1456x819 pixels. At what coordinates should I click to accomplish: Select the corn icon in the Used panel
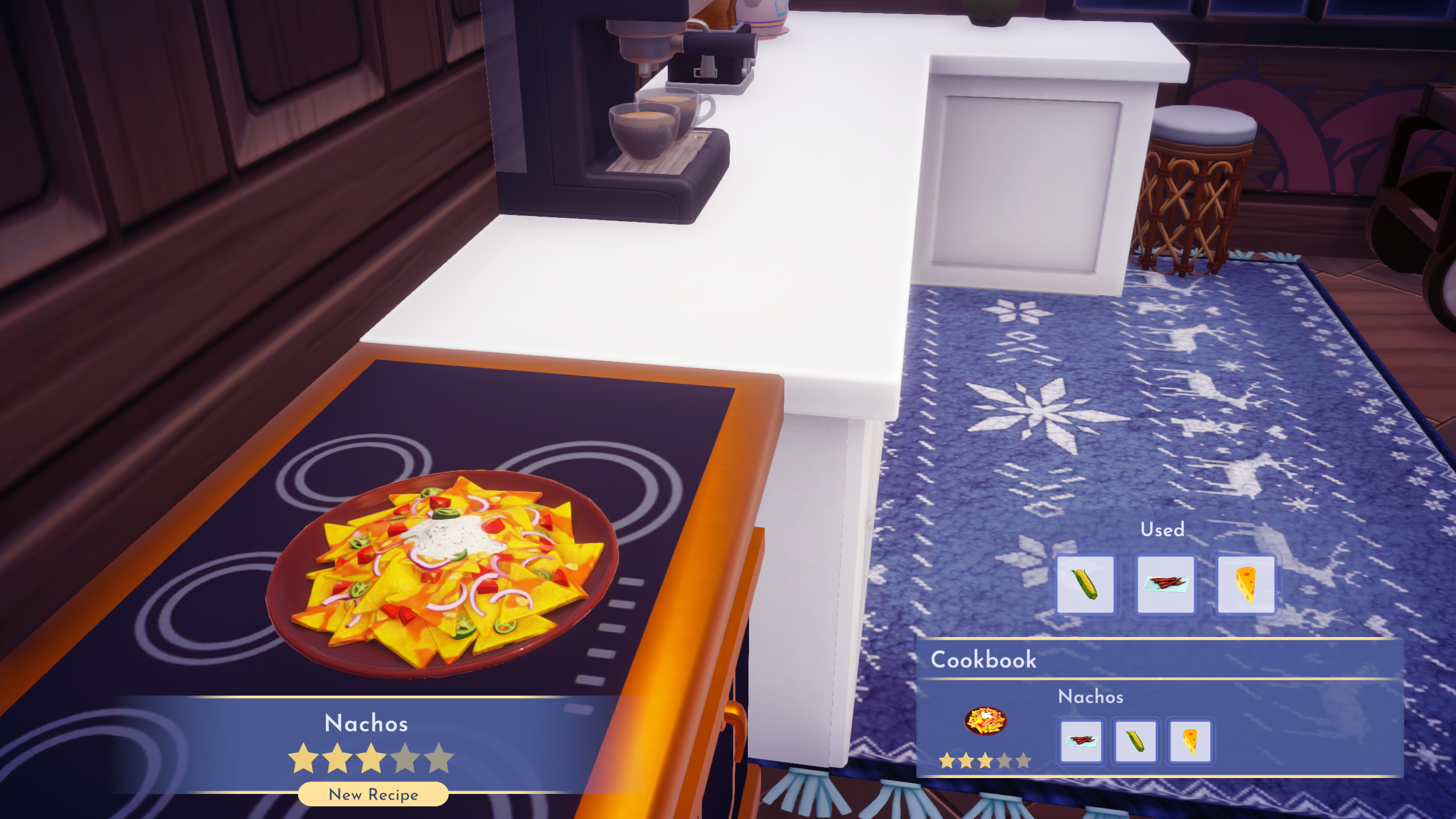point(1087,583)
